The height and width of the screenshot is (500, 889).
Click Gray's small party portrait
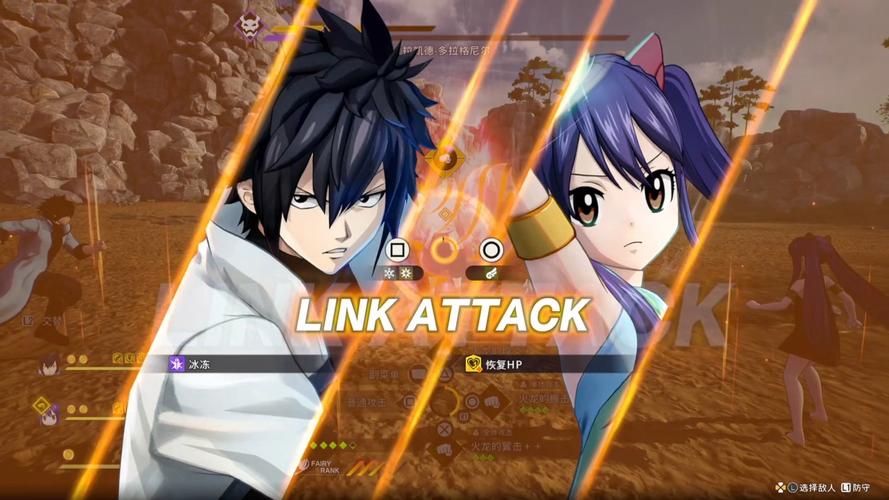click(x=49, y=364)
